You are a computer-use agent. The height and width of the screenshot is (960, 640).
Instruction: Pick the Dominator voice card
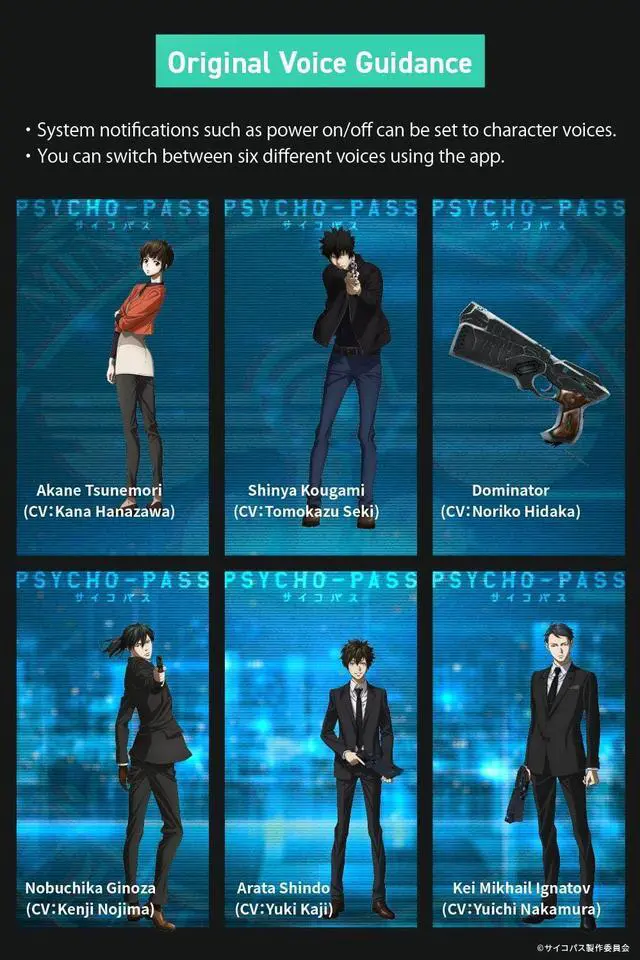[529, 376]
